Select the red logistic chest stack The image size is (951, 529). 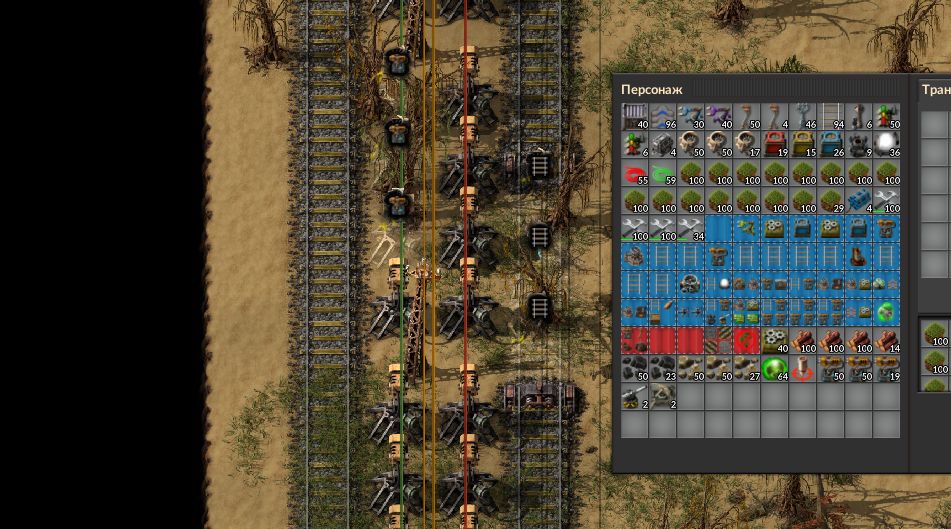tap(775, 145)
